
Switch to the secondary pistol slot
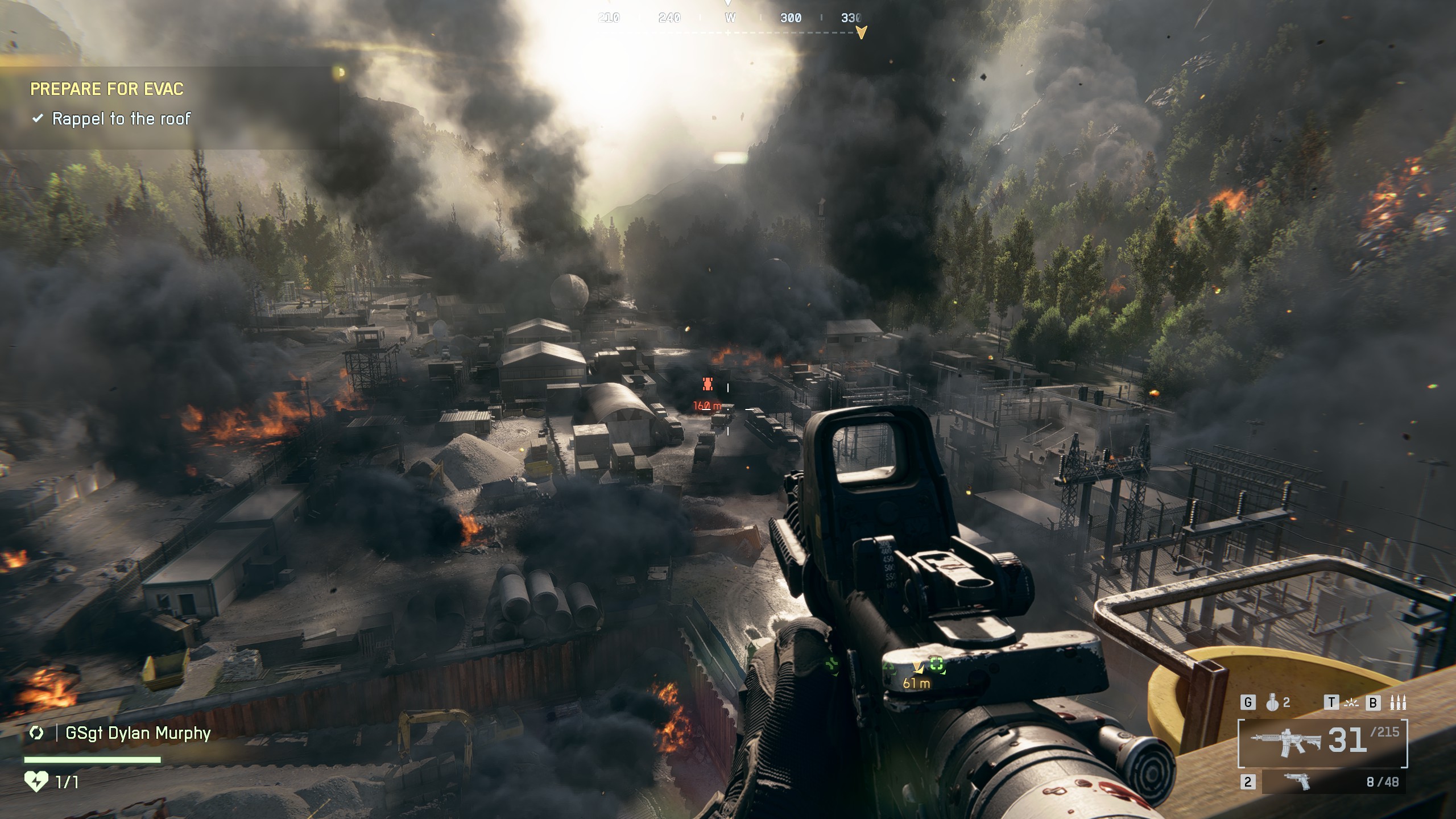(x=1331, y=782)
